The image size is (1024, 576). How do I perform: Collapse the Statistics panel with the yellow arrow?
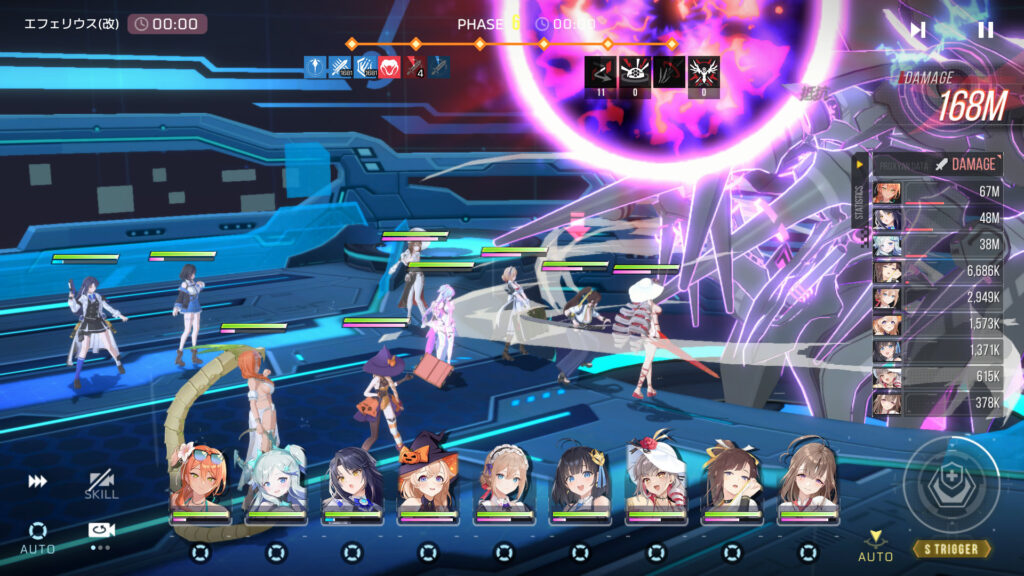point(859,163)
